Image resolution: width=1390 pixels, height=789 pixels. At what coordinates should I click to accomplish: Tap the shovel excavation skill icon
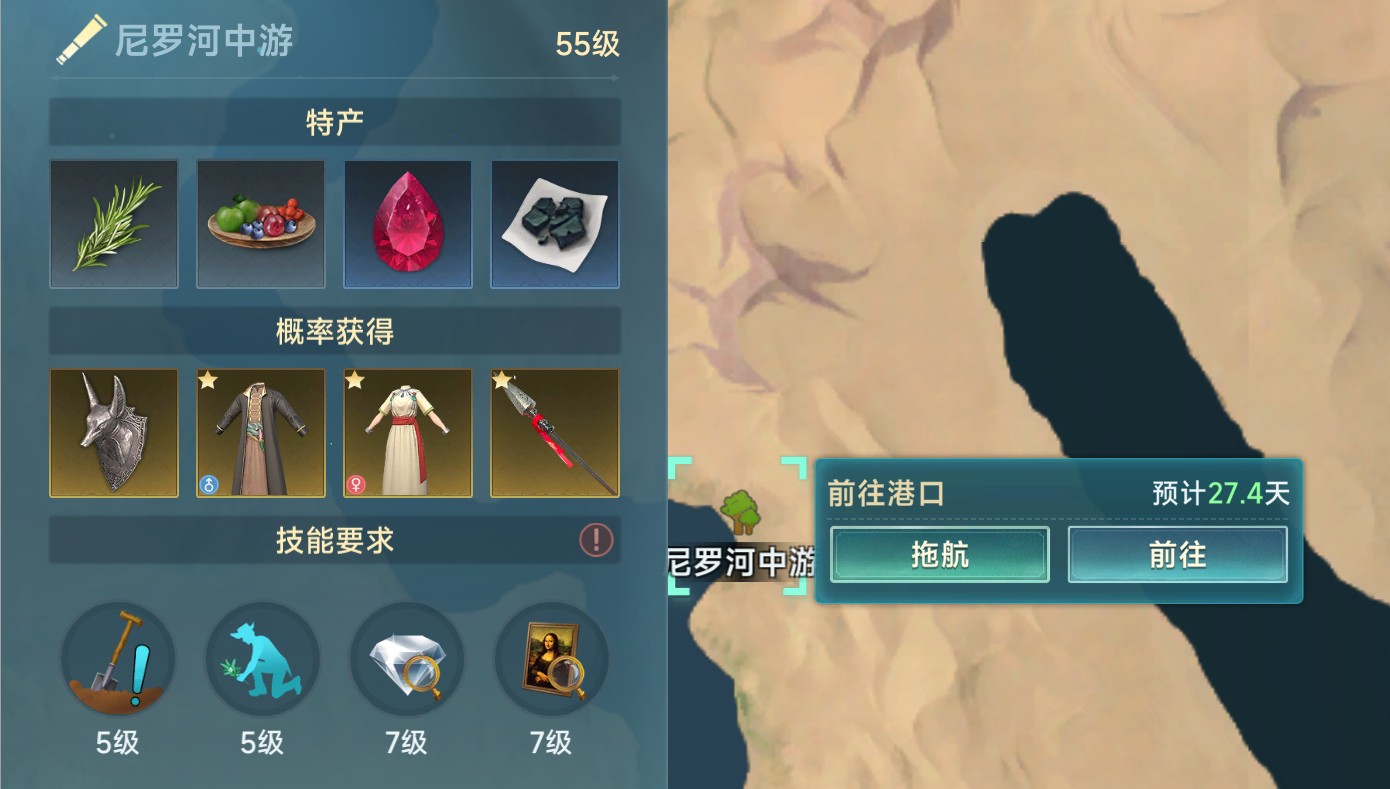point(118,660)
